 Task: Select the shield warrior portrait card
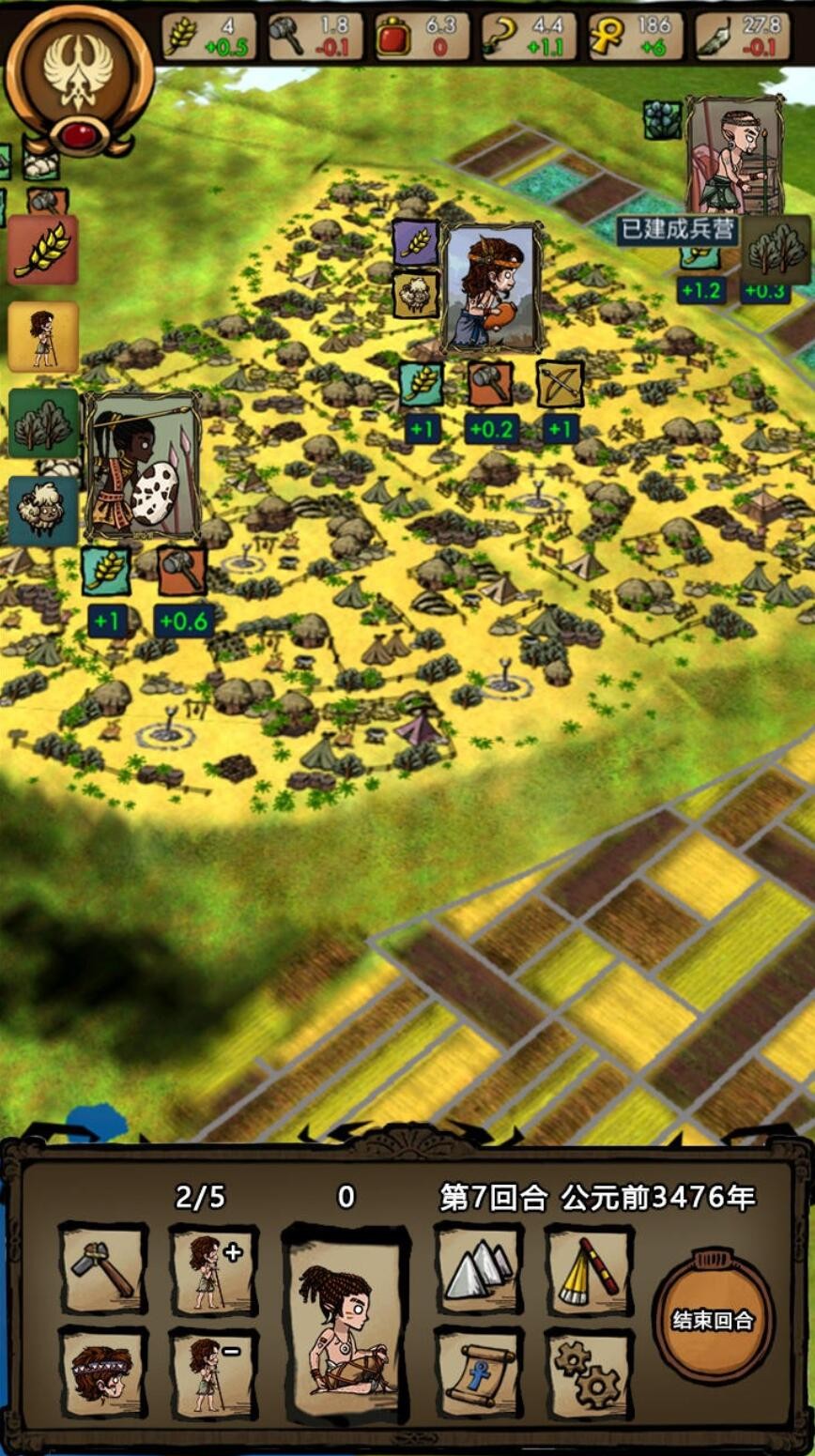pyautogui.click(x=142, y=467)
